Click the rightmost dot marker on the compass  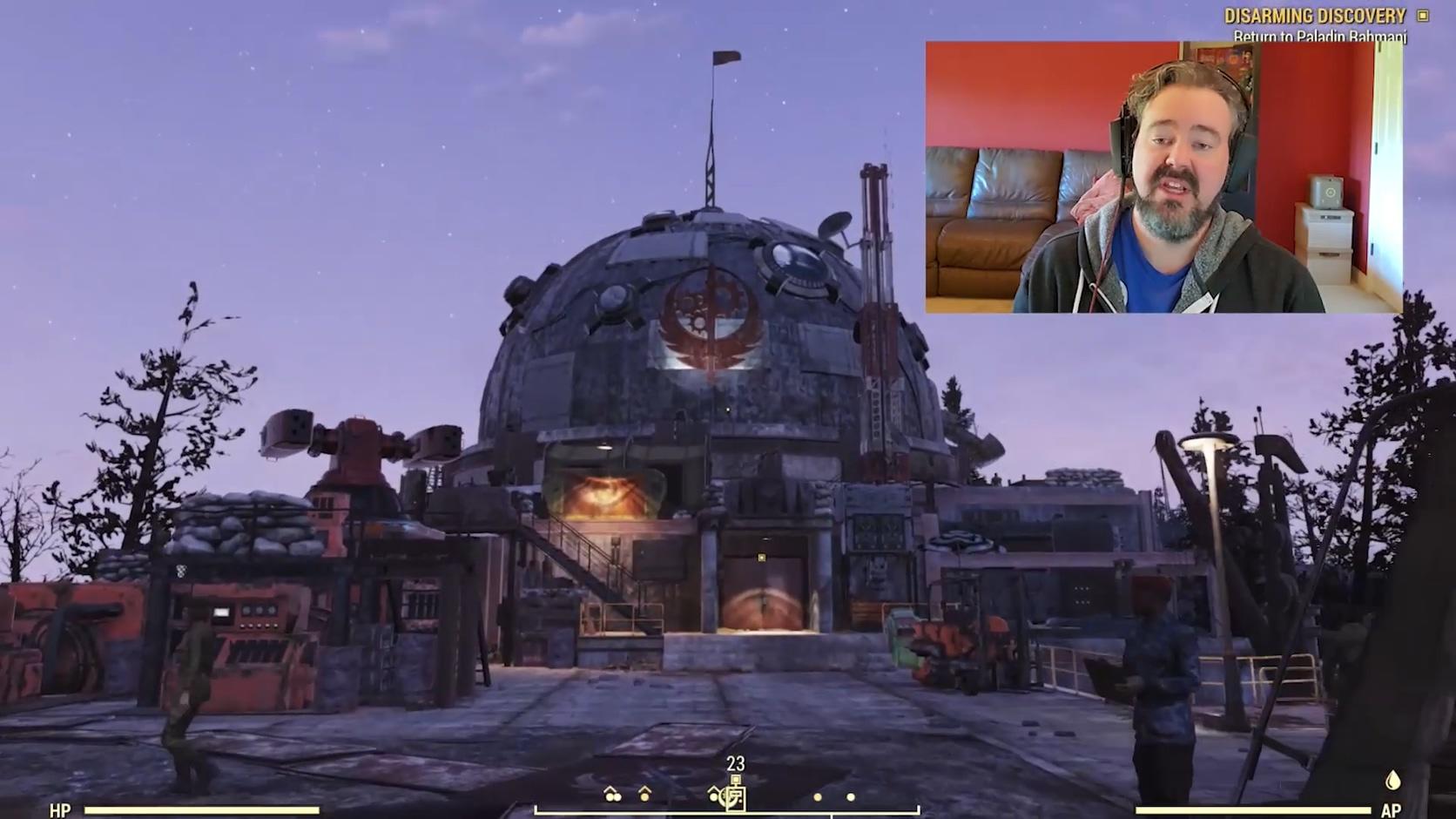pos(851,795)
